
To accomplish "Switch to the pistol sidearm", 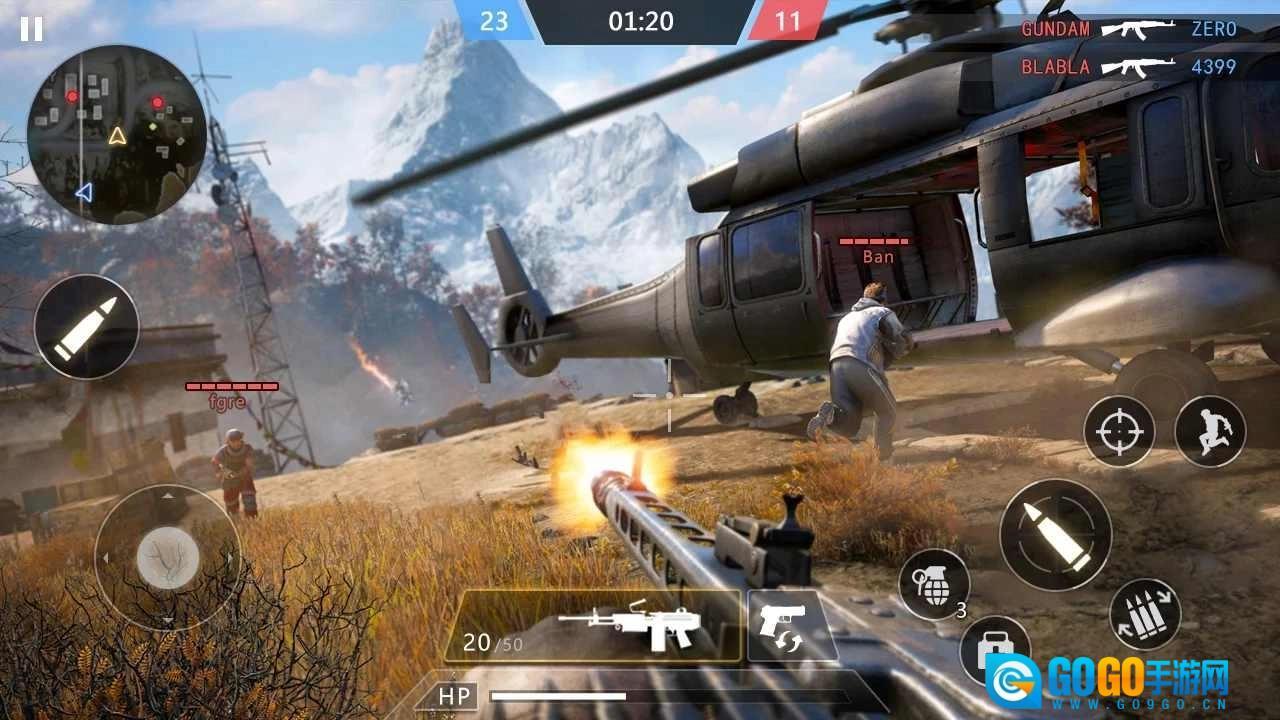I will click(791, 625).
